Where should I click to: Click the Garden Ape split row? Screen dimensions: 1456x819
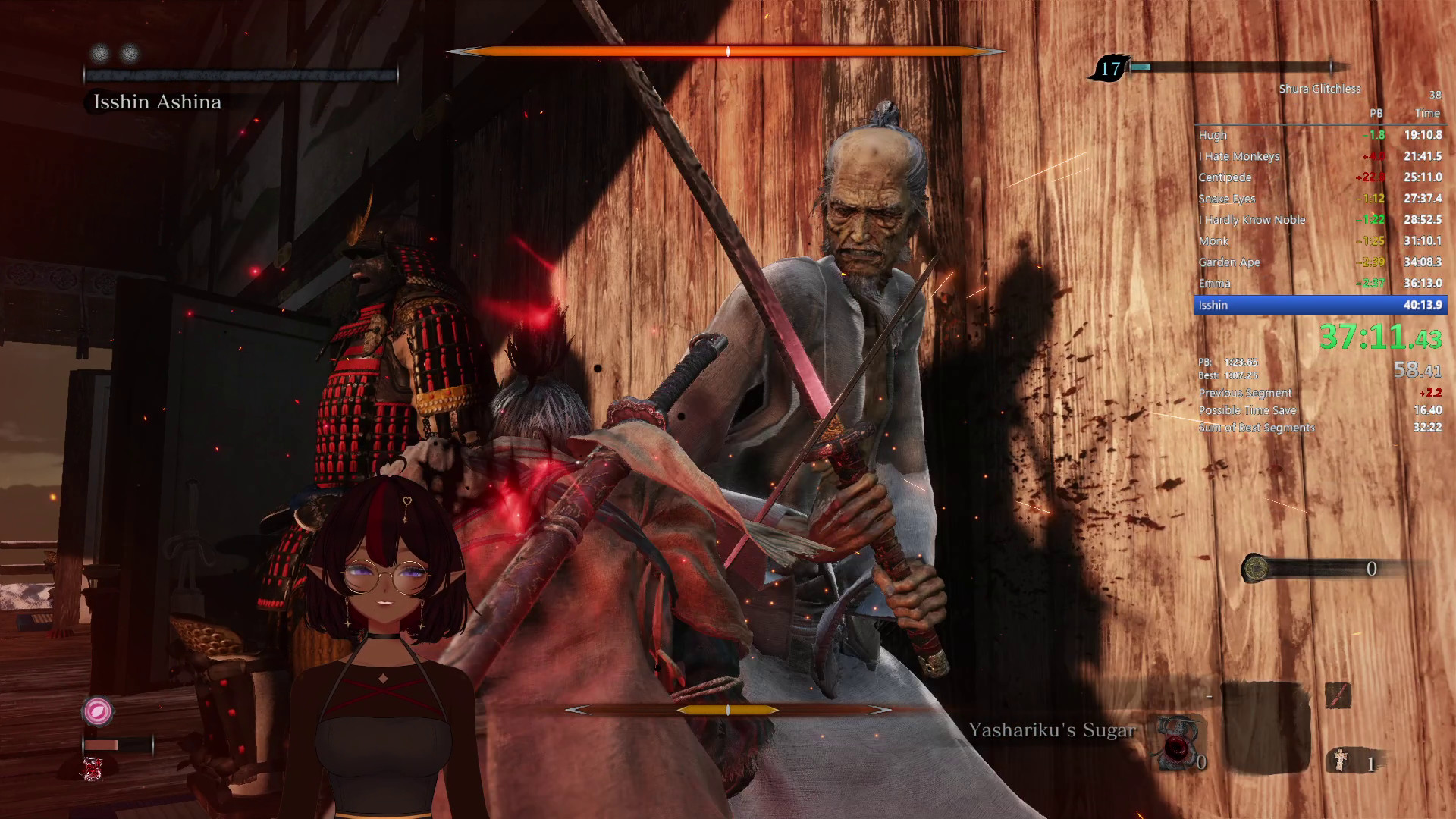(1319, 262)
